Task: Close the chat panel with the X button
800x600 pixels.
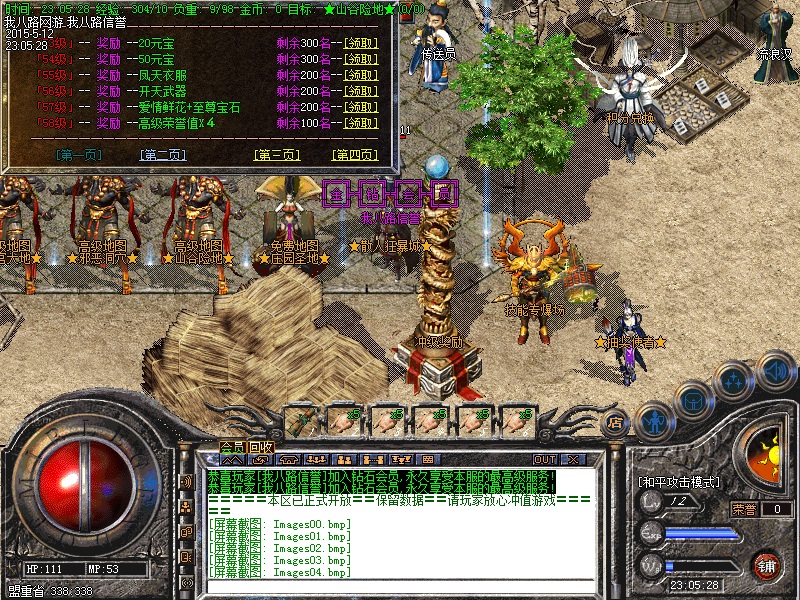Action: tap(574, 460)
